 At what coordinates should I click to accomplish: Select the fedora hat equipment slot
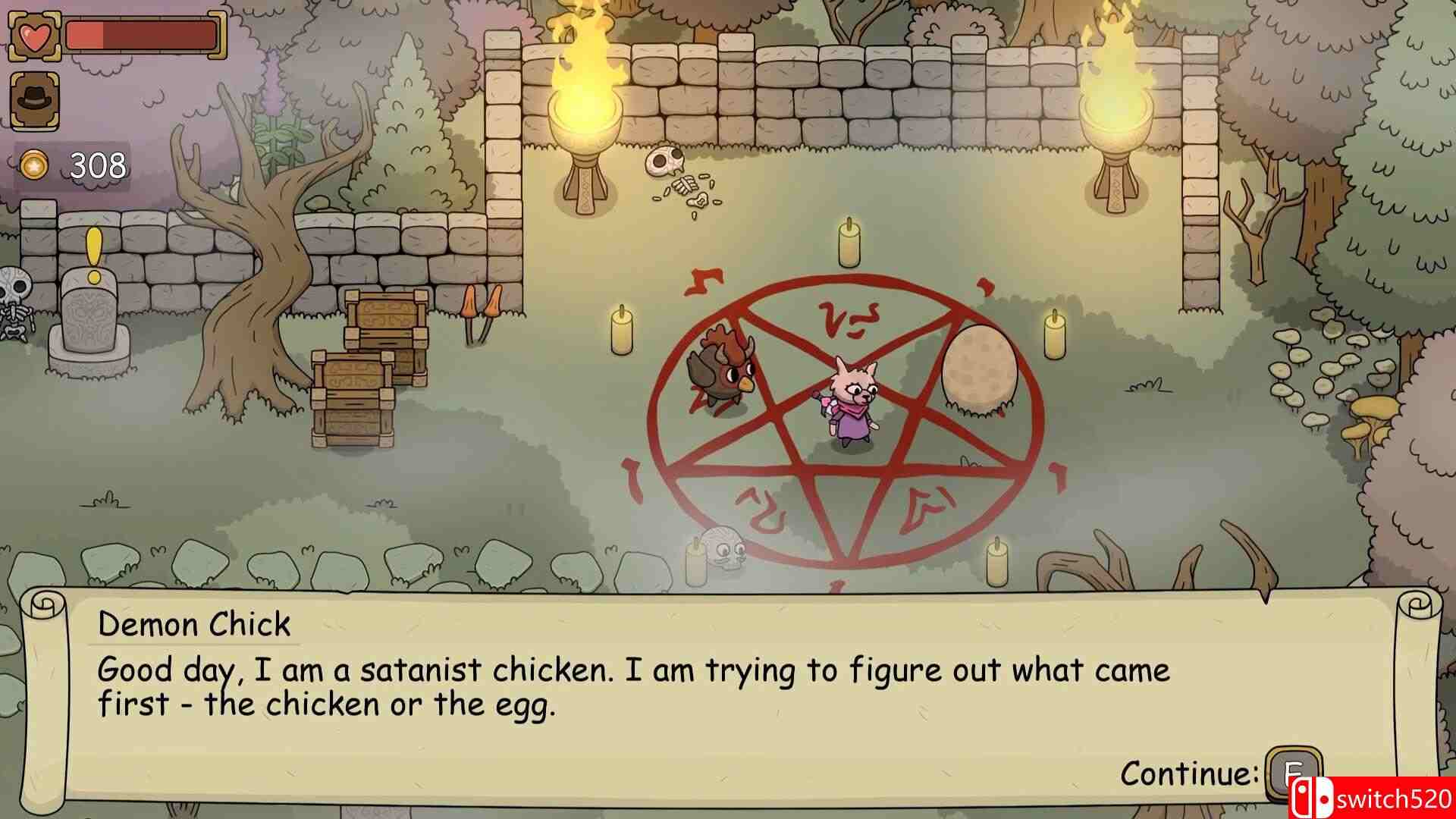34,99
